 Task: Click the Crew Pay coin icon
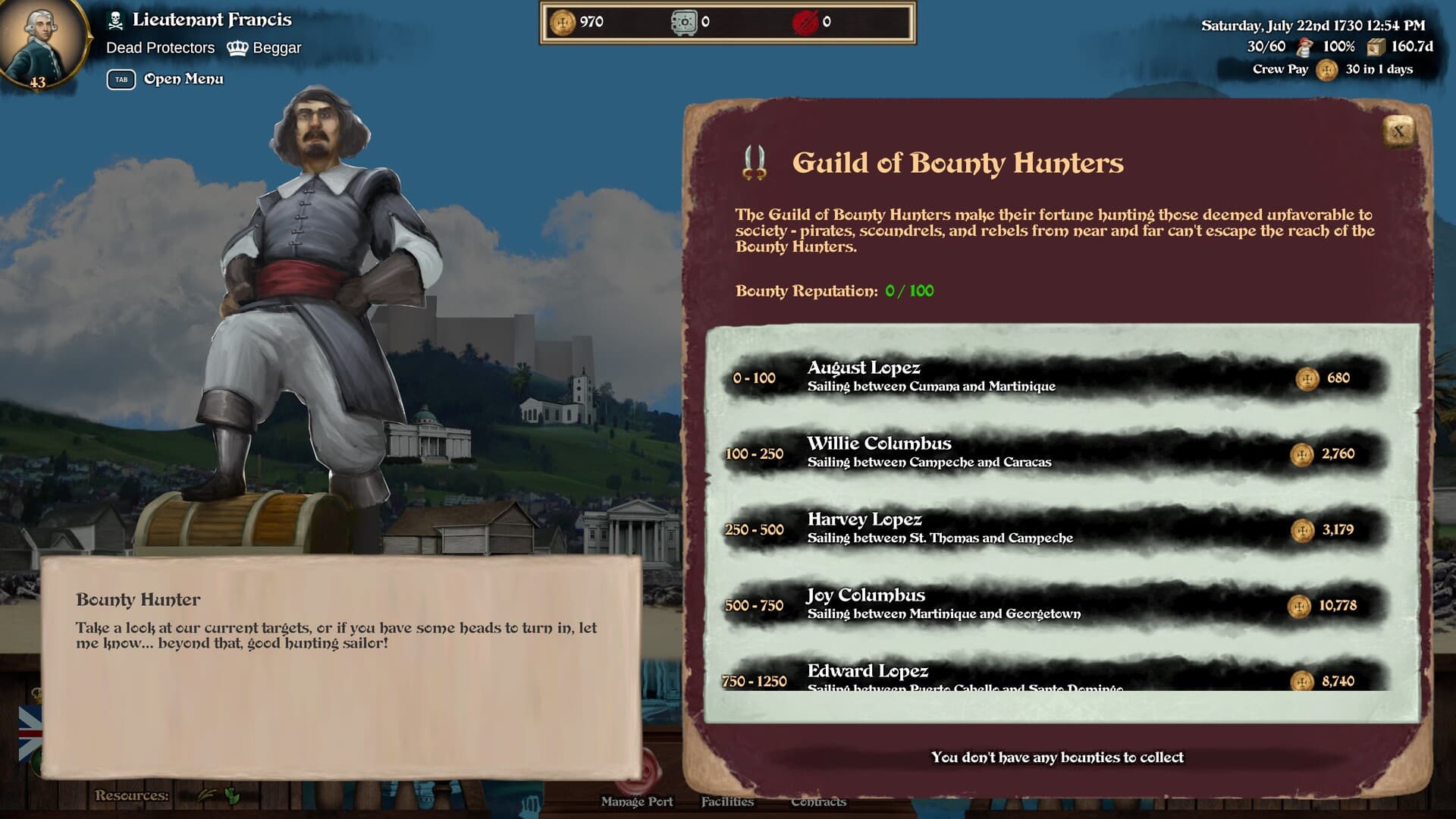[1326, 69]
